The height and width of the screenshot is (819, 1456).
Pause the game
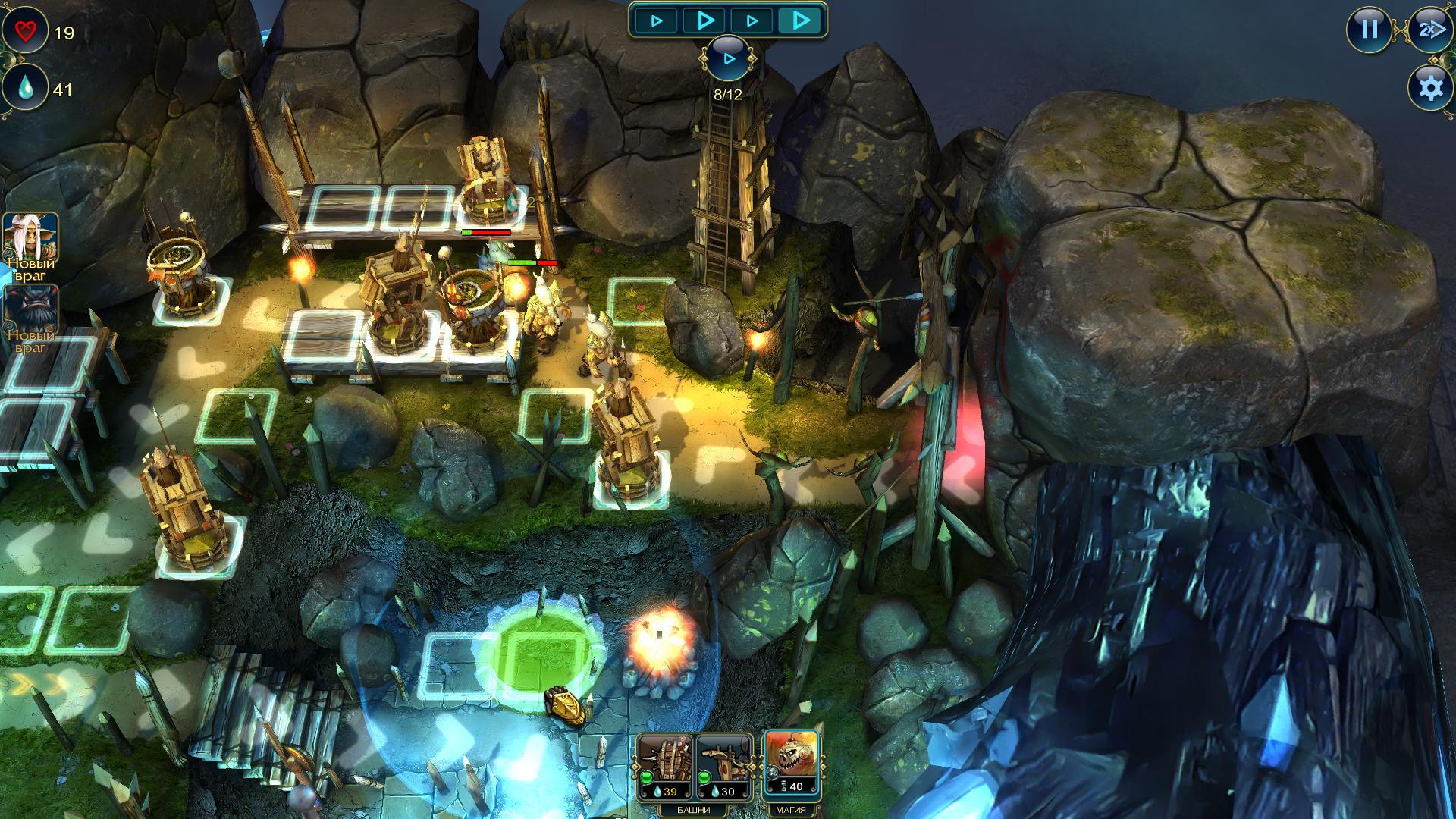pos(1369,30)
